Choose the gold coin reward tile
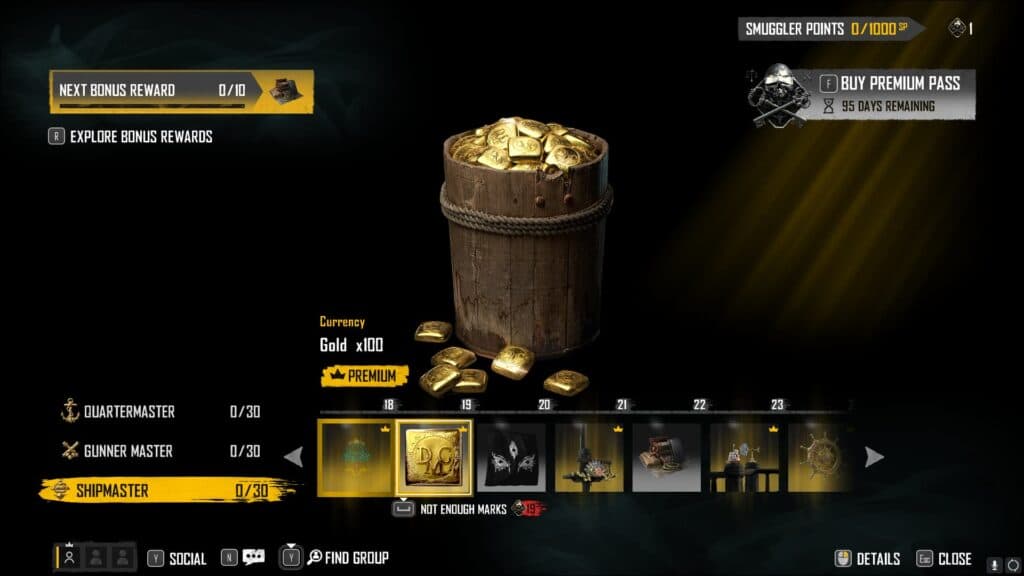1024x576 pixels. pyautogui.click(x=434, y=457)
